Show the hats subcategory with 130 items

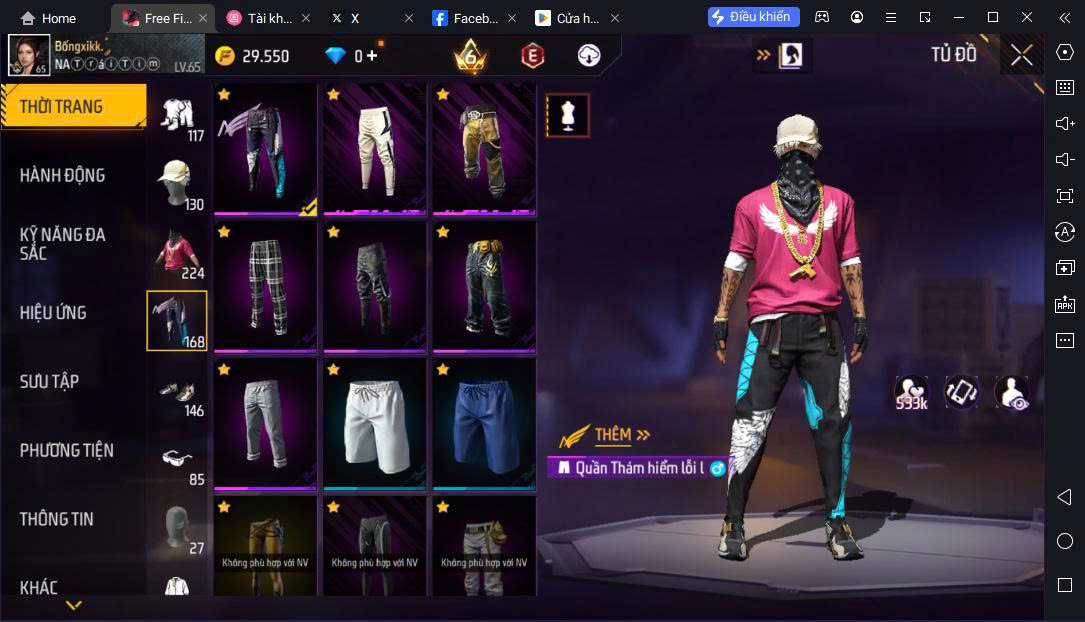[x=179, y=184]
